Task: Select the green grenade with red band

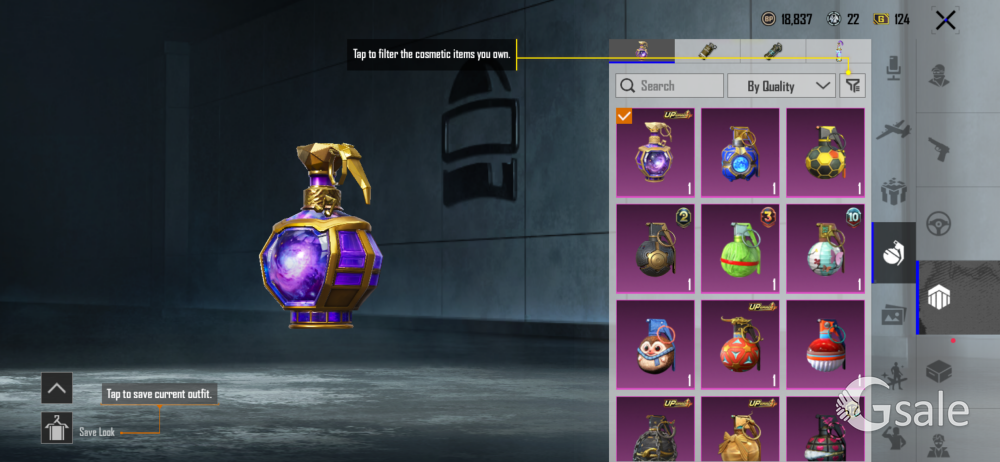Action: pos(740,250)
